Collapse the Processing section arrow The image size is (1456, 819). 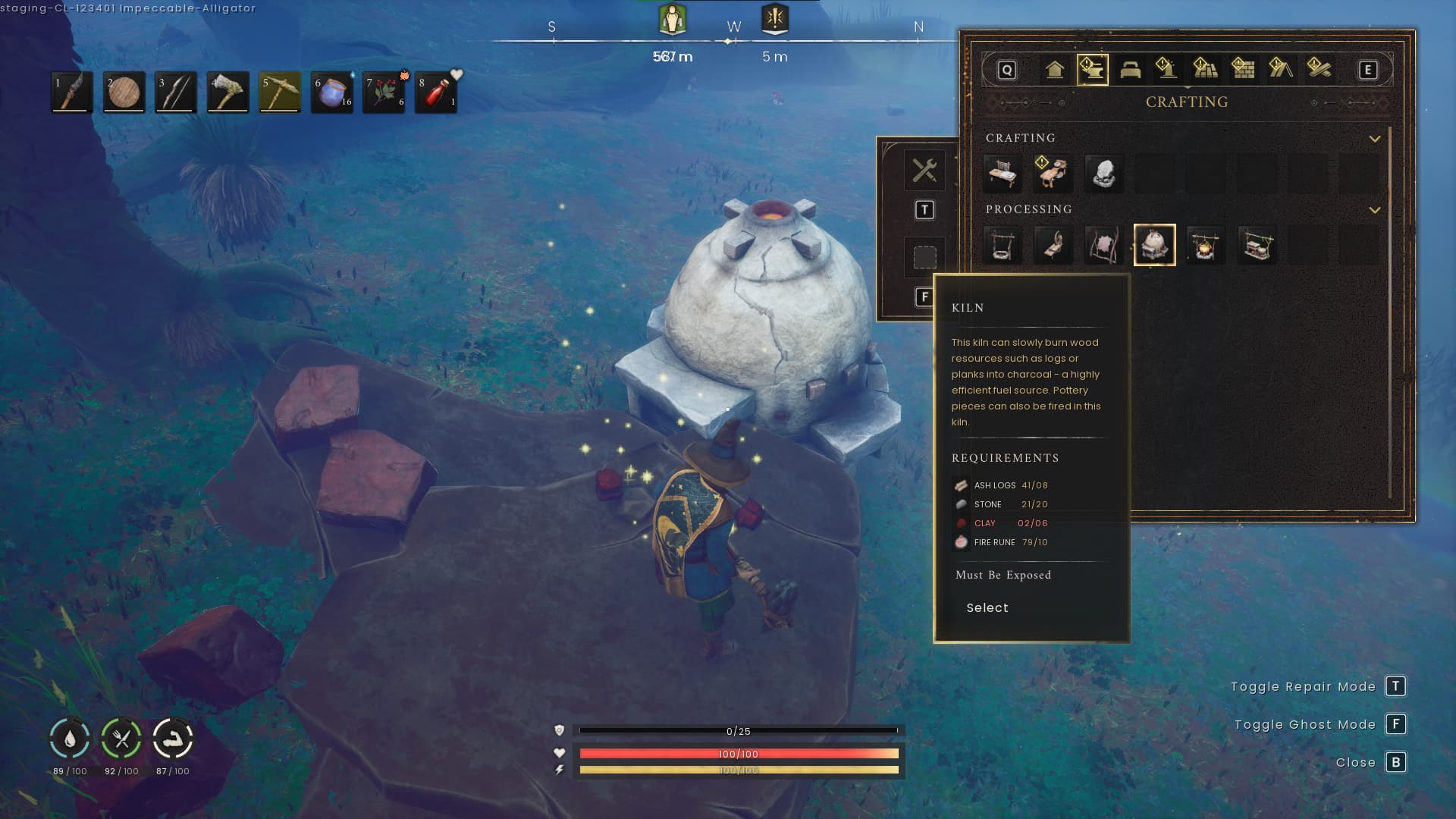point(1374,210)
